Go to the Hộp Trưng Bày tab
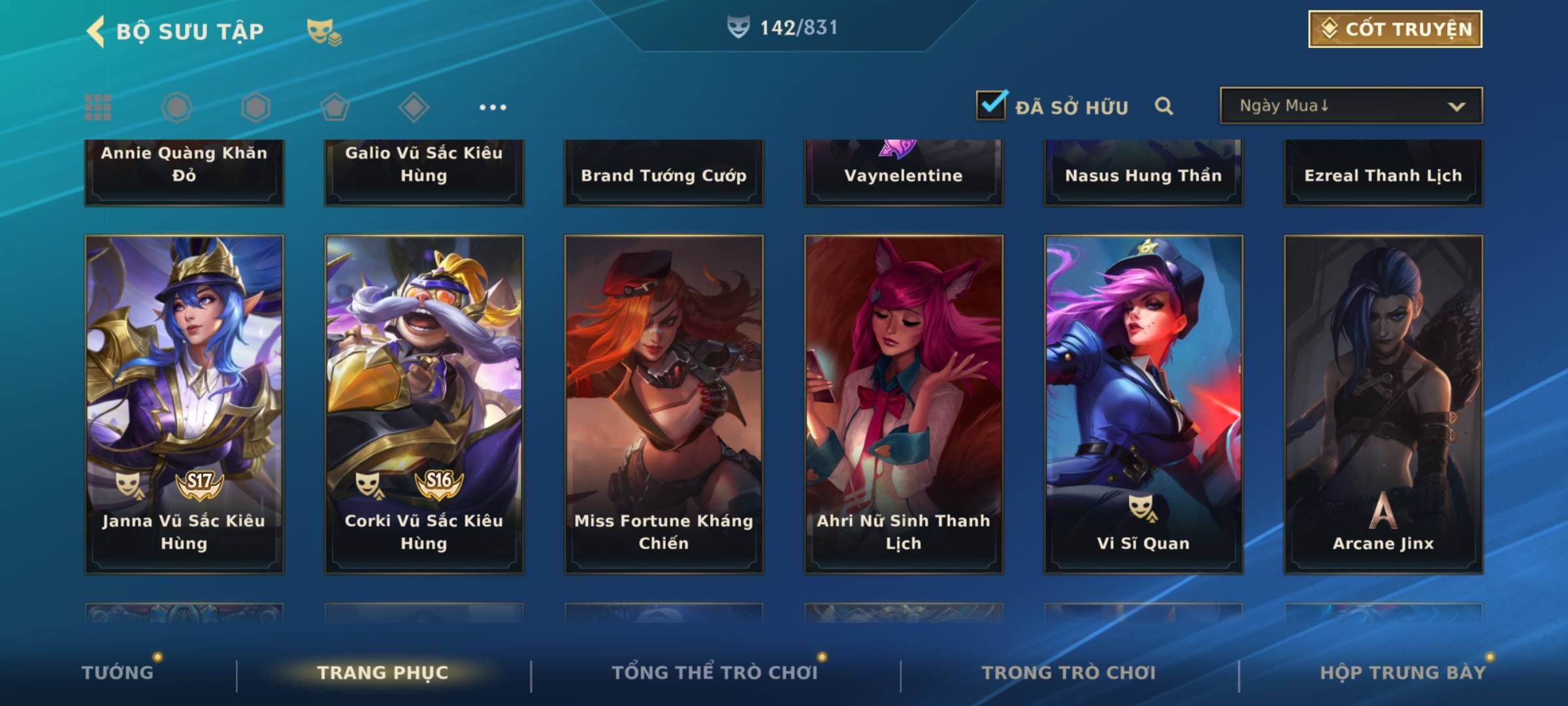The image size is (1568, 706). click(x=1403, y=673)
